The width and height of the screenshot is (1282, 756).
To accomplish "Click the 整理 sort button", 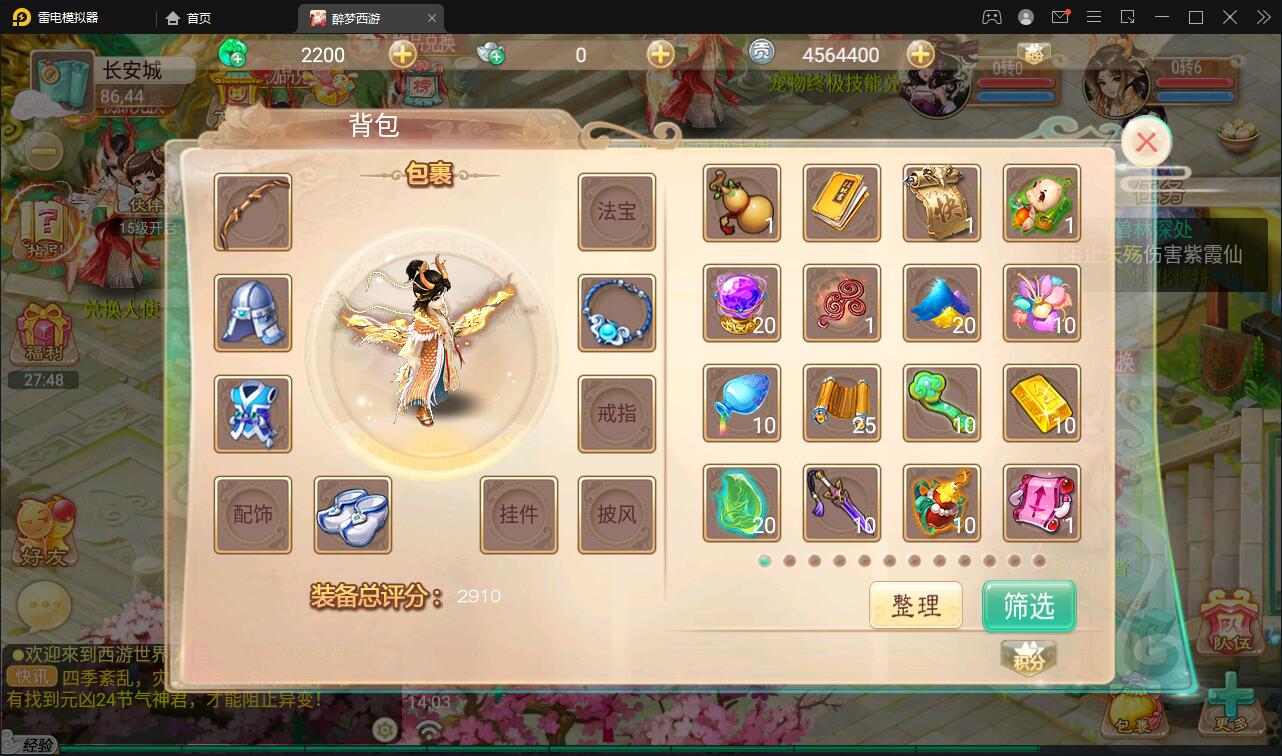I will pos(915,605).
